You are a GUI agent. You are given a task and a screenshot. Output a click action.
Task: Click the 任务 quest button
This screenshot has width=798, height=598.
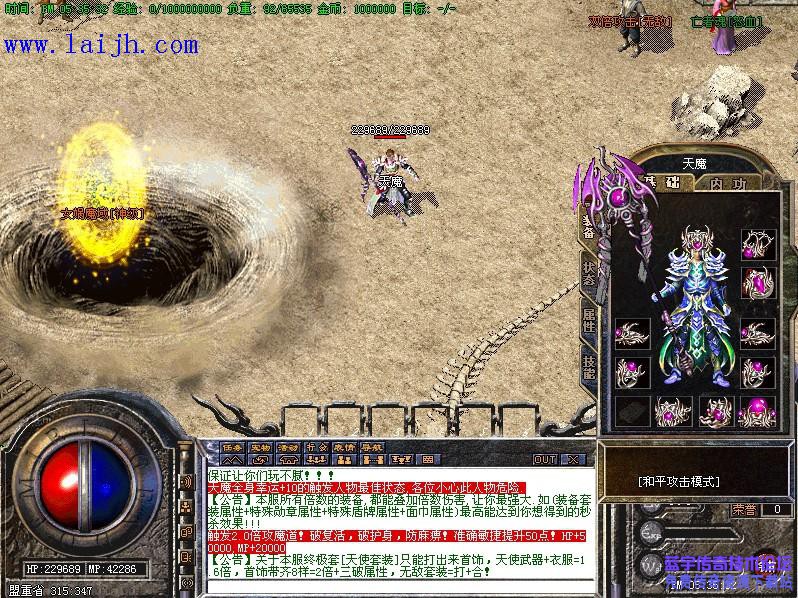[x=233, y=447]
